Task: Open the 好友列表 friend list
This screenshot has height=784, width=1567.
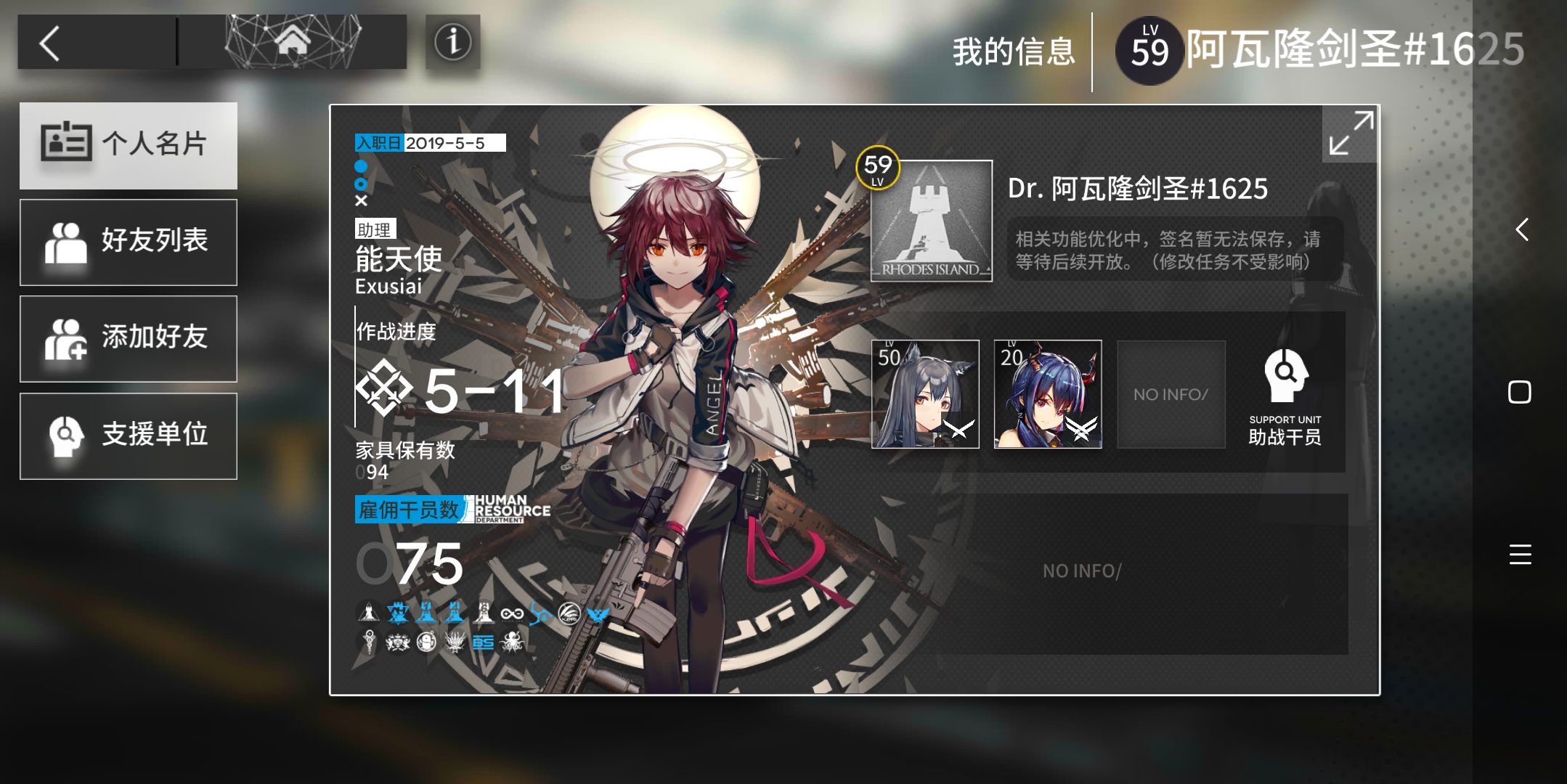Action: click(x=129, y=242)
